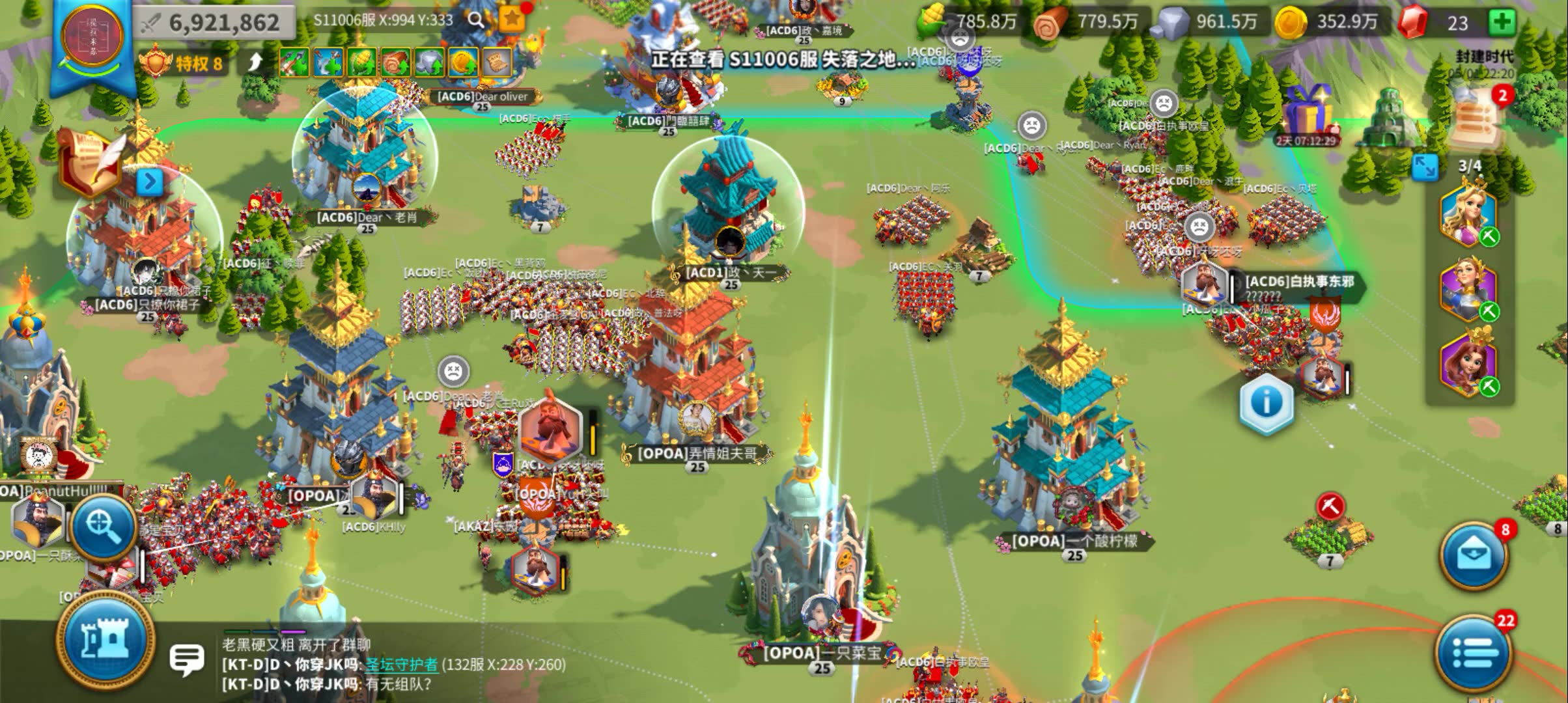Toggle the blue diagonal-arrows expand button
Screen dimensions: 1568x703
pos(1424,167)
